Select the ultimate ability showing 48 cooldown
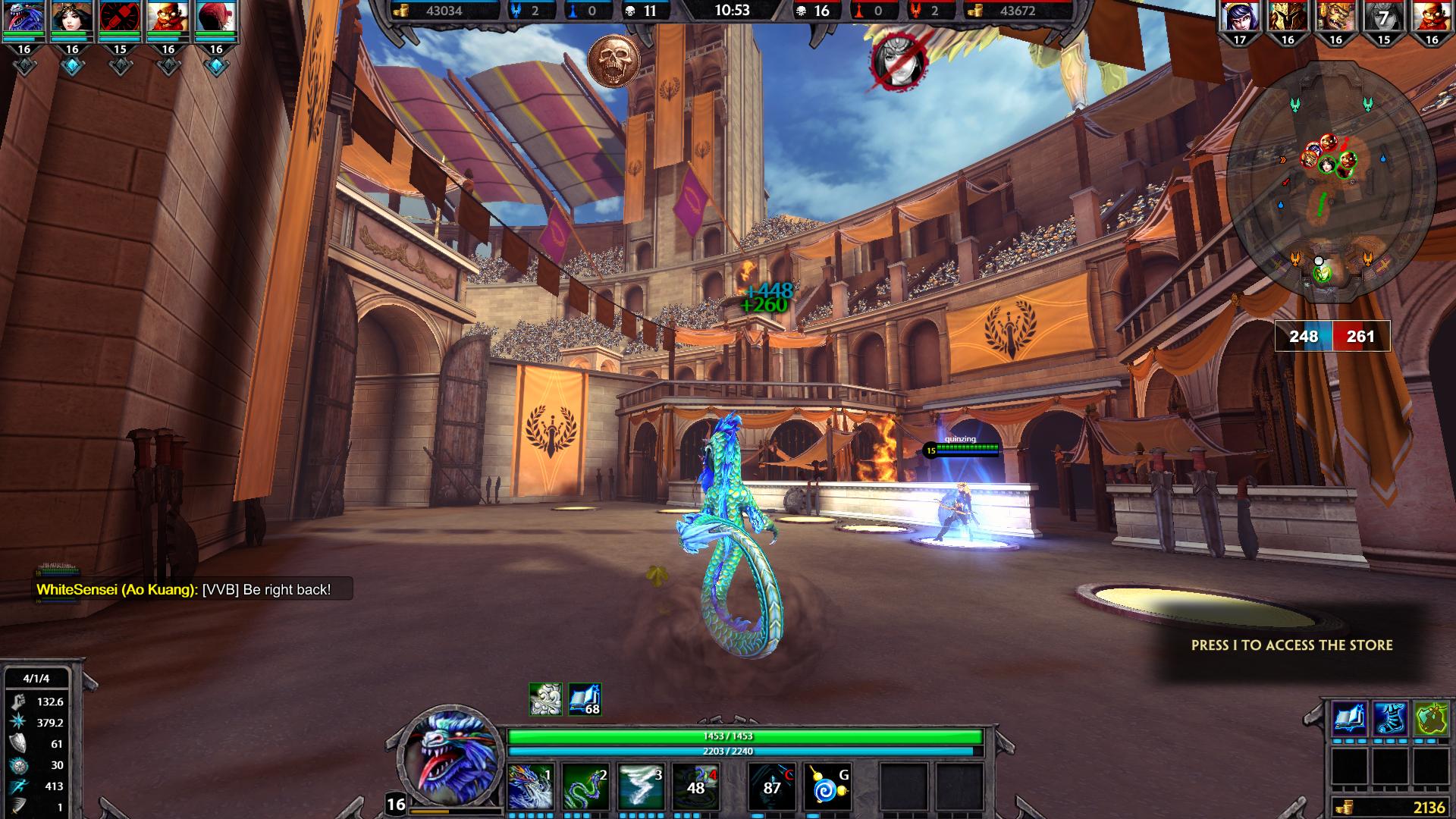Viewport: 1456px width, 819px height. click(696, 787)
